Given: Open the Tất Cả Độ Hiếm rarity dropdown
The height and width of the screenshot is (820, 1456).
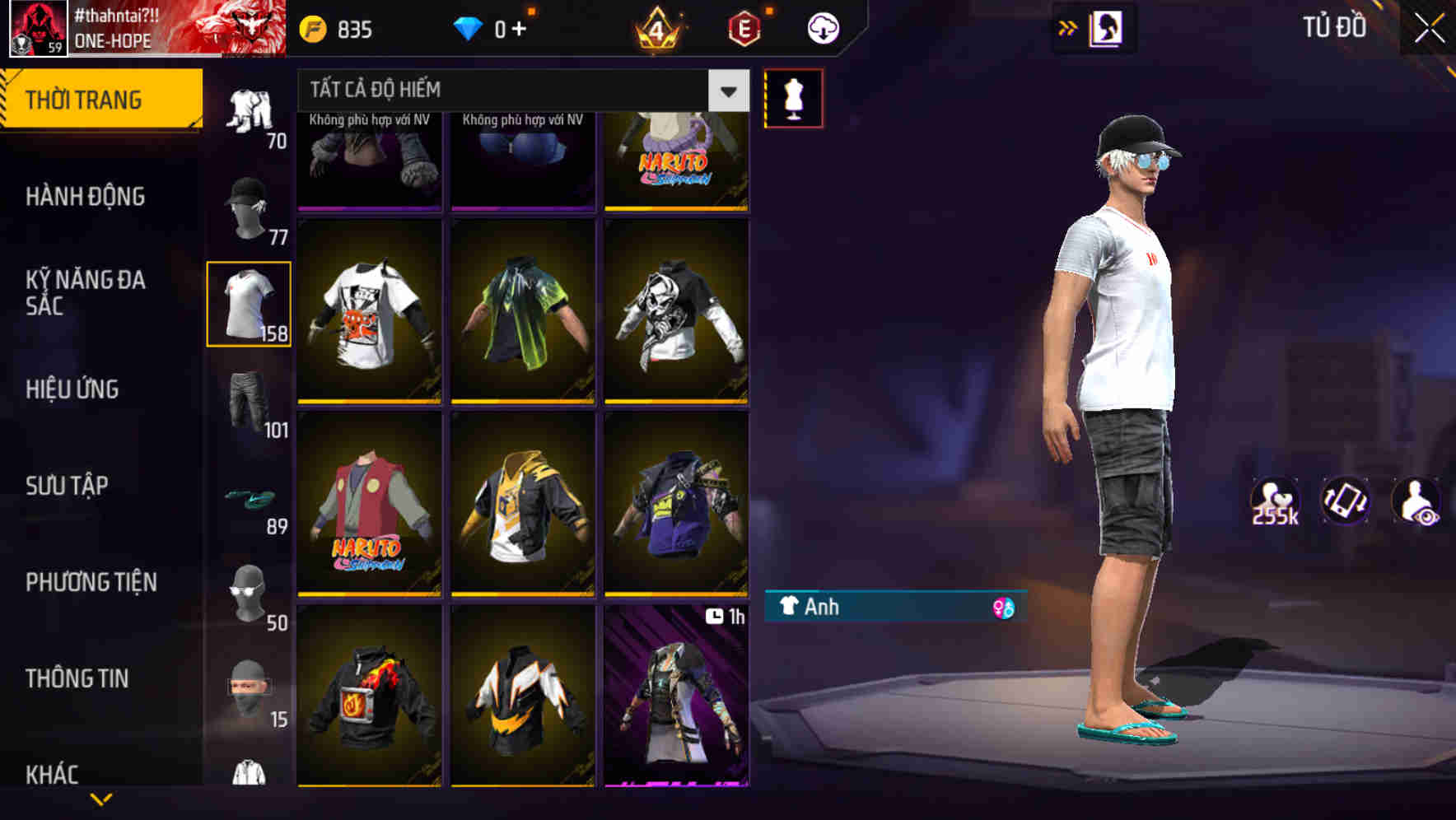Looking at the screenshot, I should 519,91.
